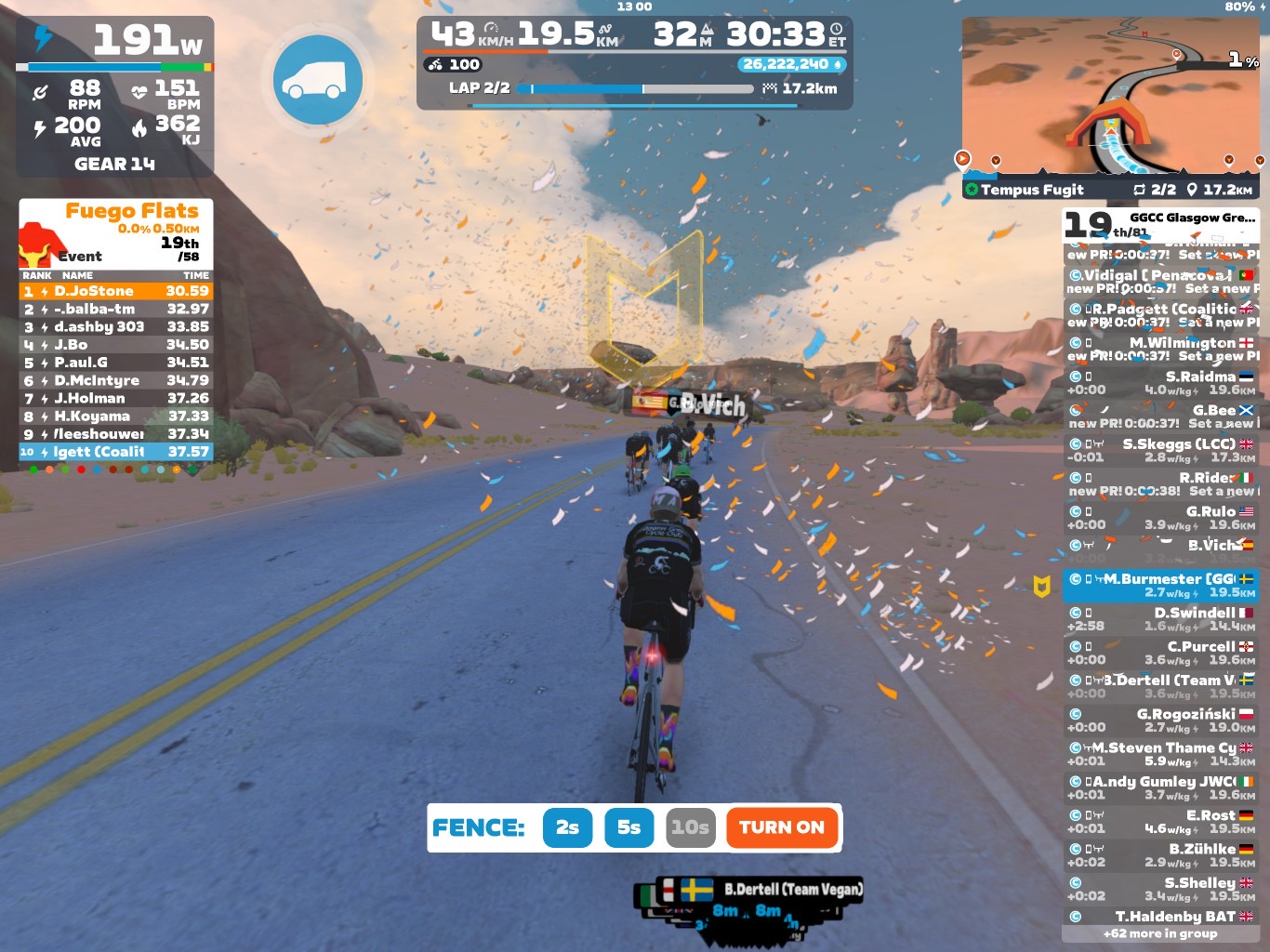This screenshot has width=1270, height=952.
Task: Choose S.Shelley in rider list
Action: [1160, 889]
